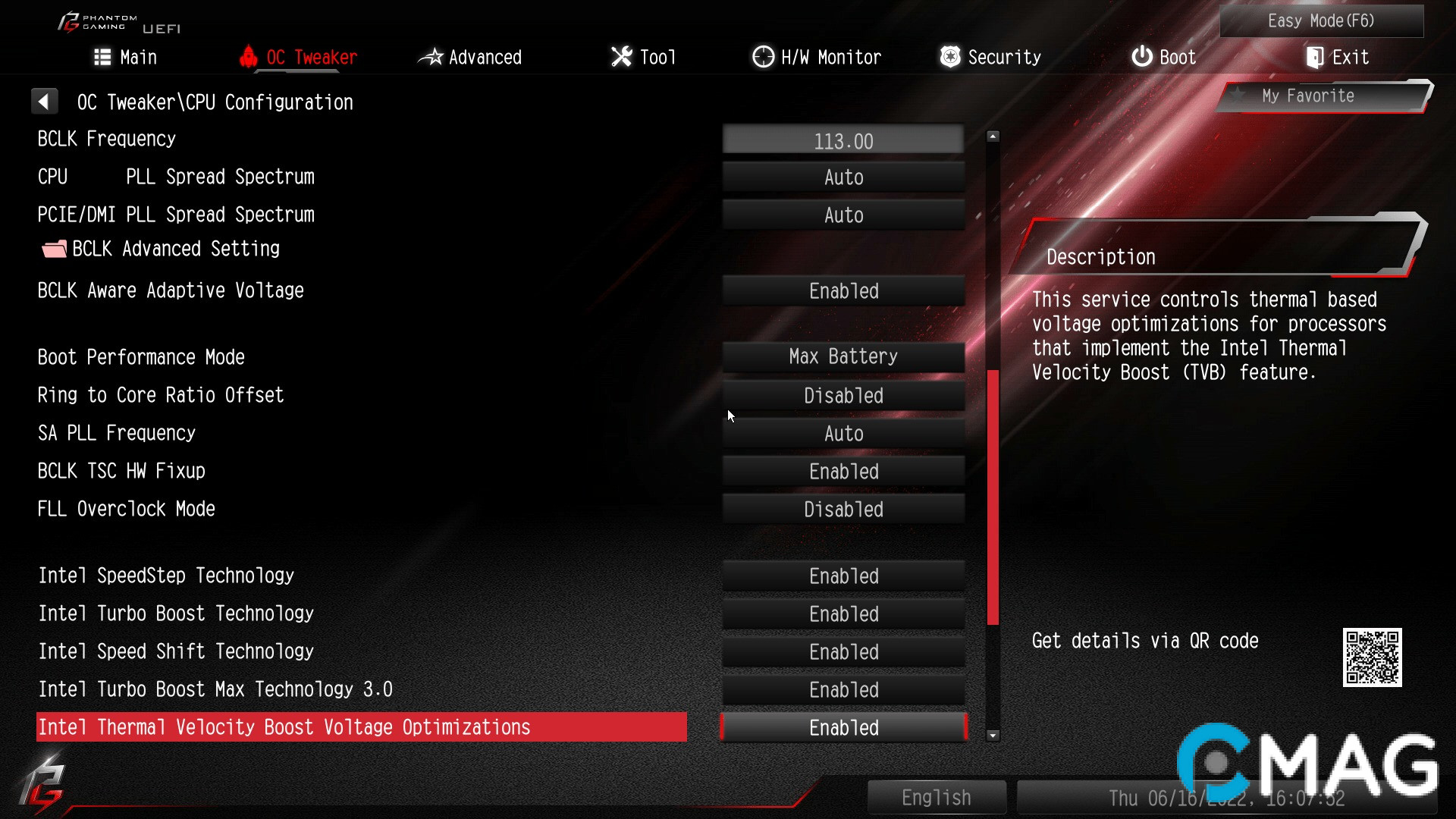
Task: Edit the BCLK Frequency value field
Action: pyautogui.click(x=843, y=140)
